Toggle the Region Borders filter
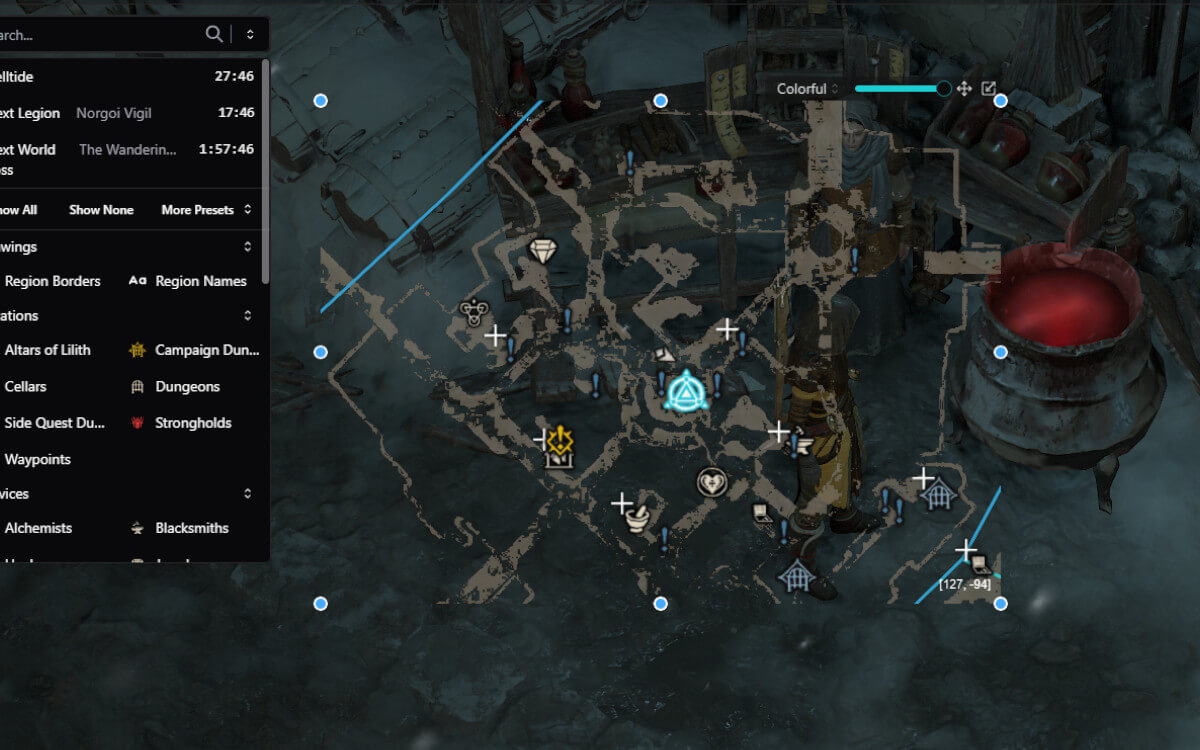 [x=52, y=281]
